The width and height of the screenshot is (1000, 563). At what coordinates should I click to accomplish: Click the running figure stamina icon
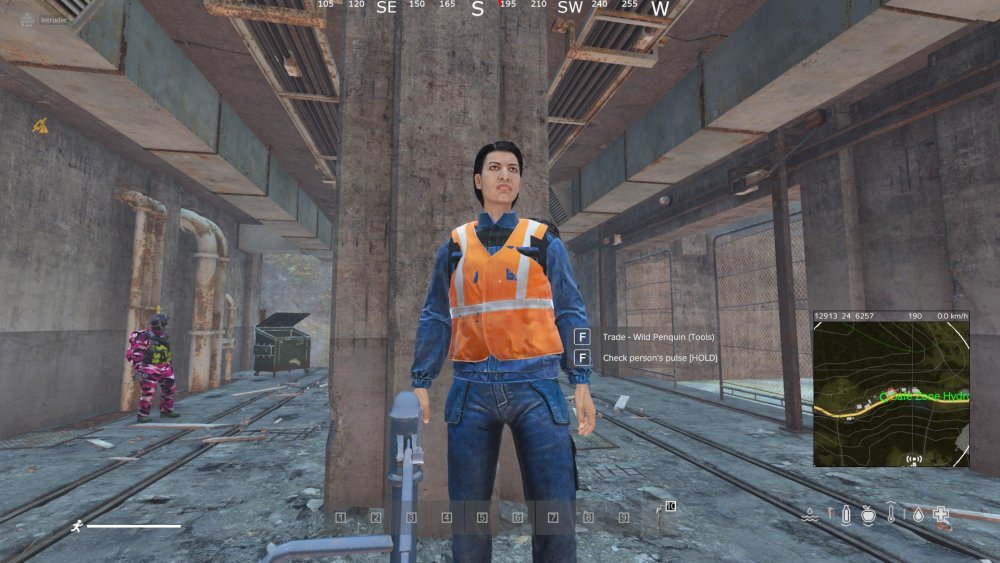(x=76, y=525)
